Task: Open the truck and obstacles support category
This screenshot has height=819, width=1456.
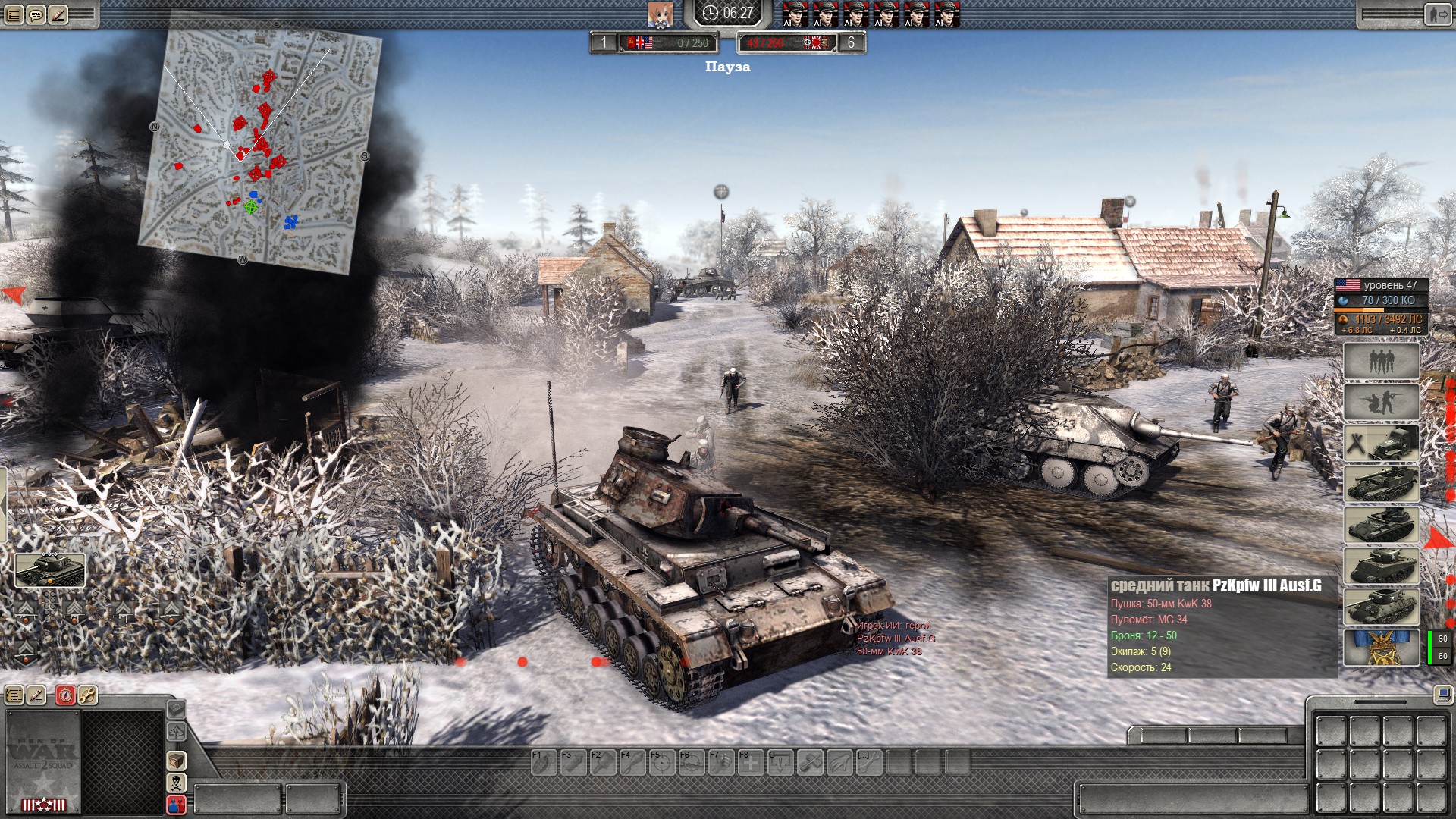Action: coord(1381,443)
